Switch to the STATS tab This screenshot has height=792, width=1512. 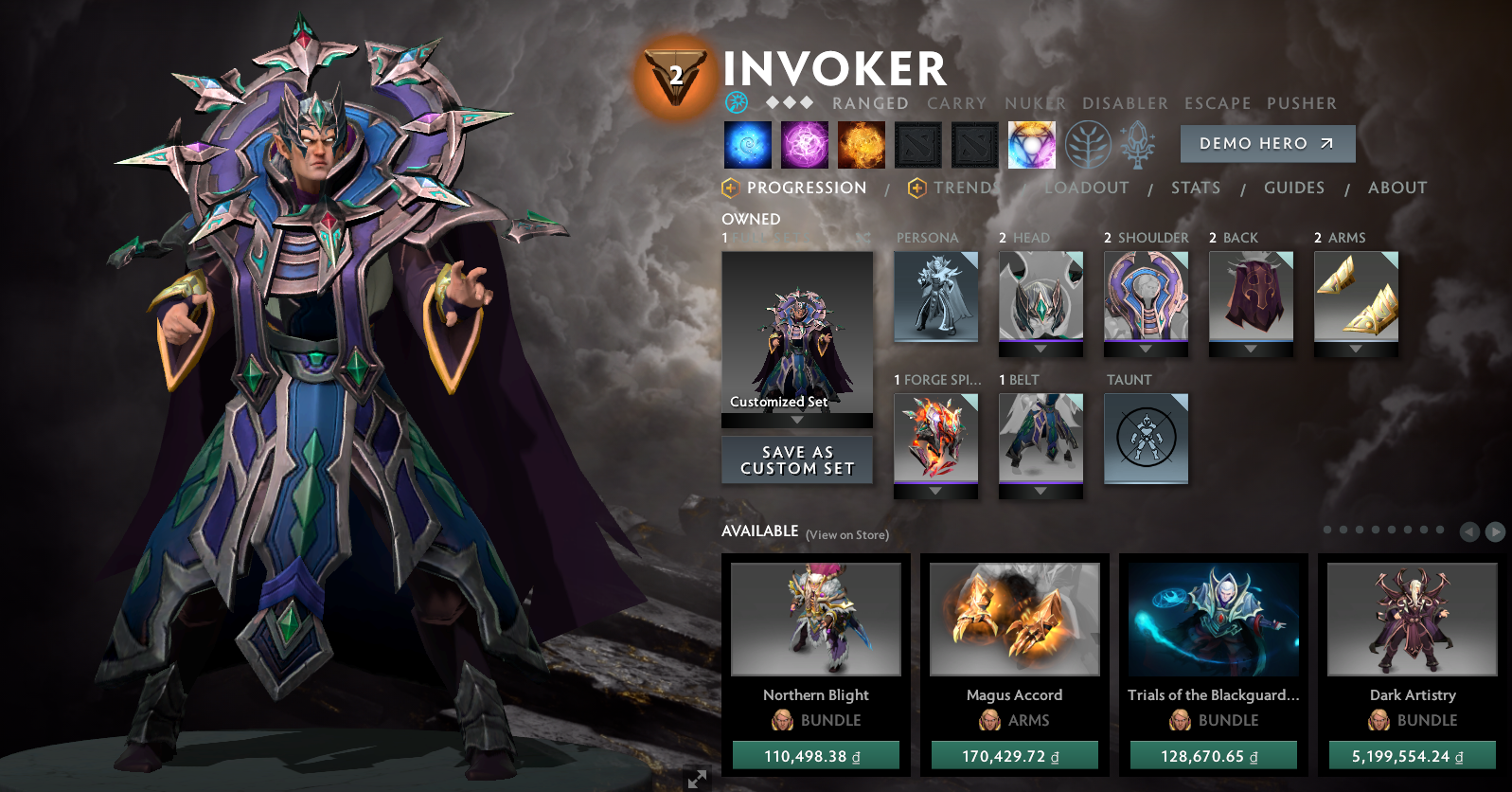pos(1195,188)
